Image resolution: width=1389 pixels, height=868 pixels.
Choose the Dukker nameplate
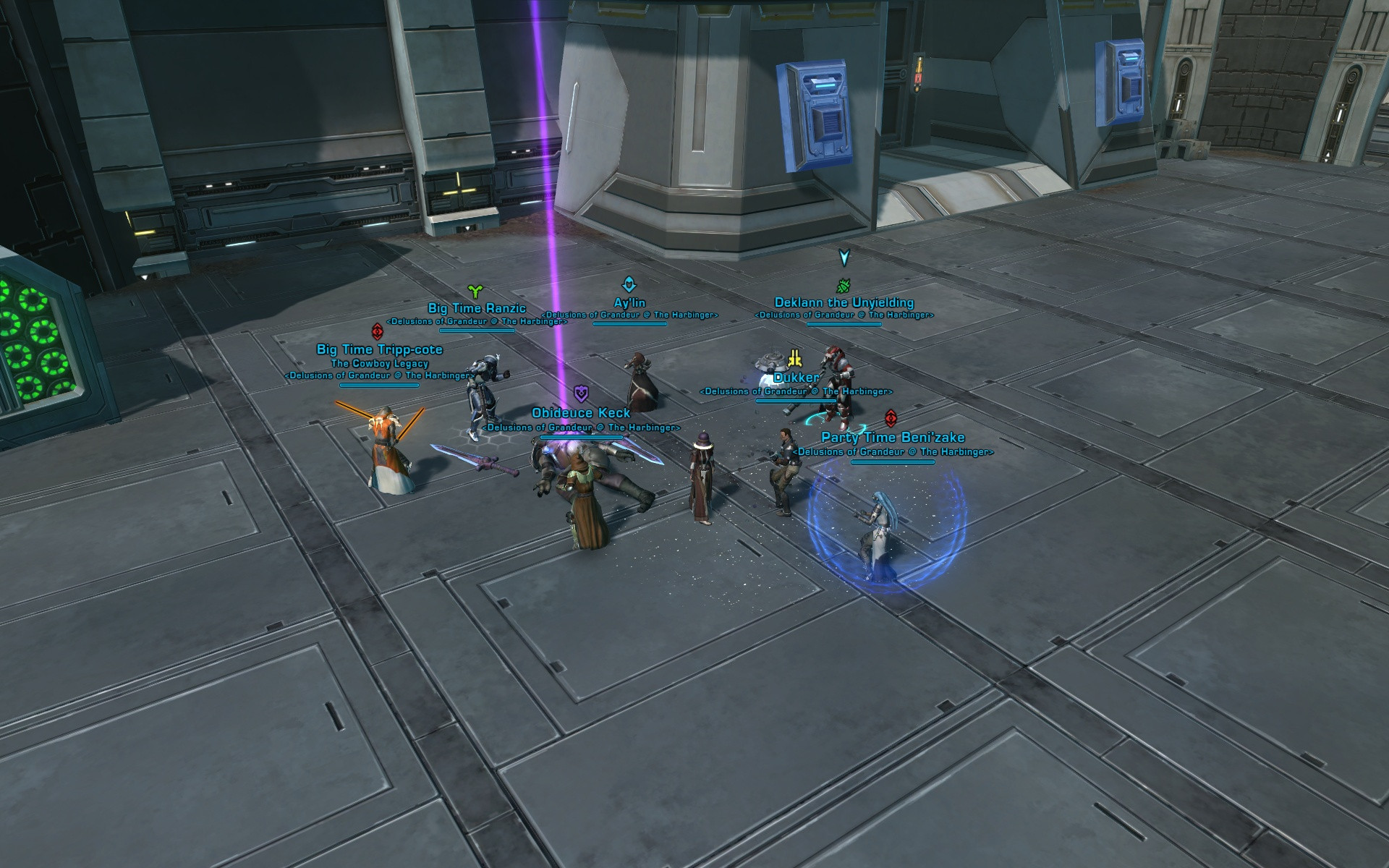click(796, 378)
